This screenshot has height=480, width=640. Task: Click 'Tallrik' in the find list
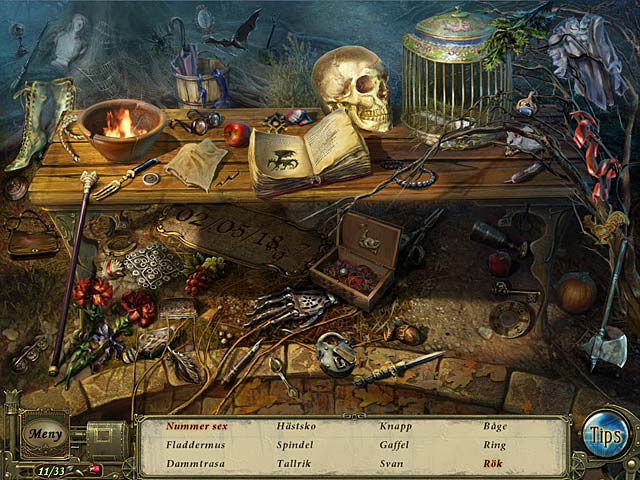(x=294, y=463)
